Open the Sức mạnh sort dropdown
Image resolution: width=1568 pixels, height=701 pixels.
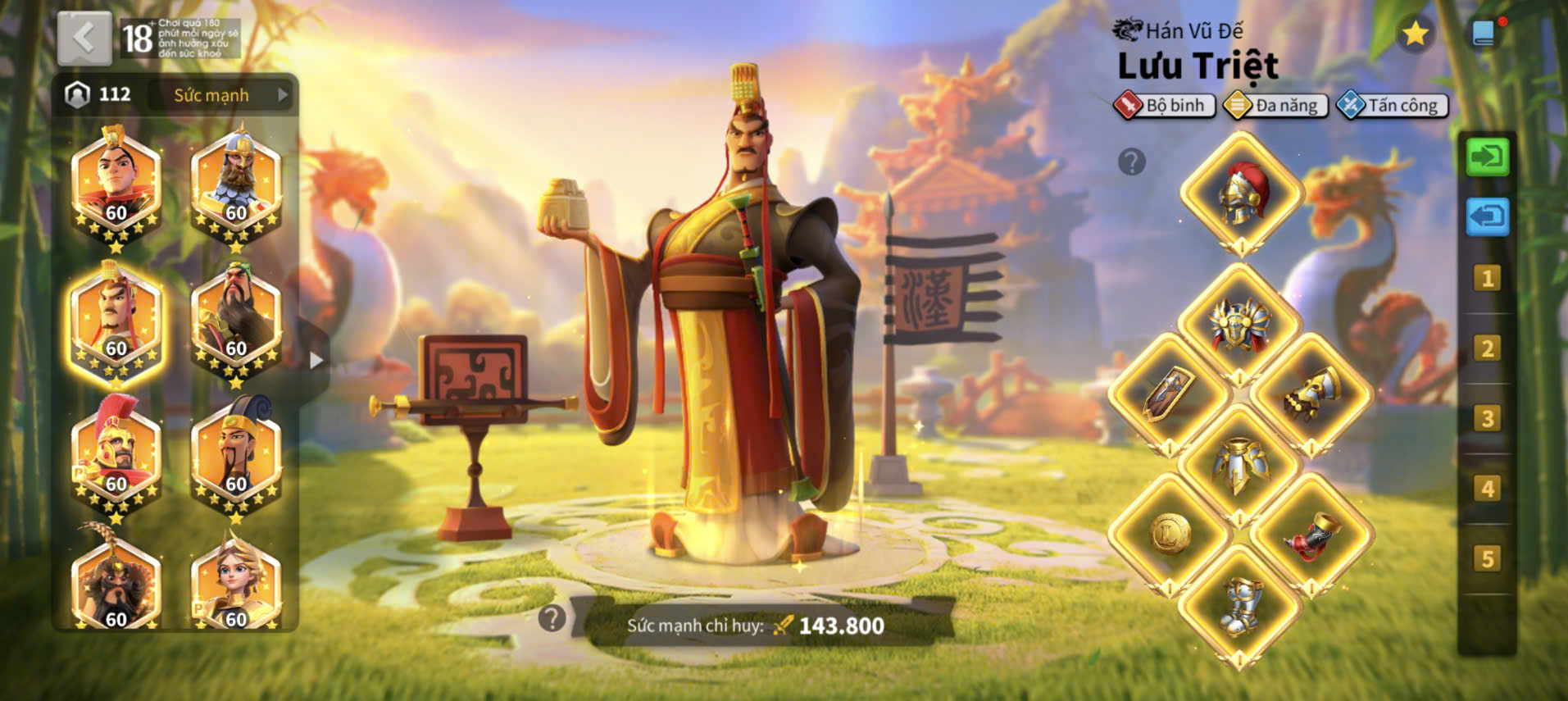click(223, 95)
